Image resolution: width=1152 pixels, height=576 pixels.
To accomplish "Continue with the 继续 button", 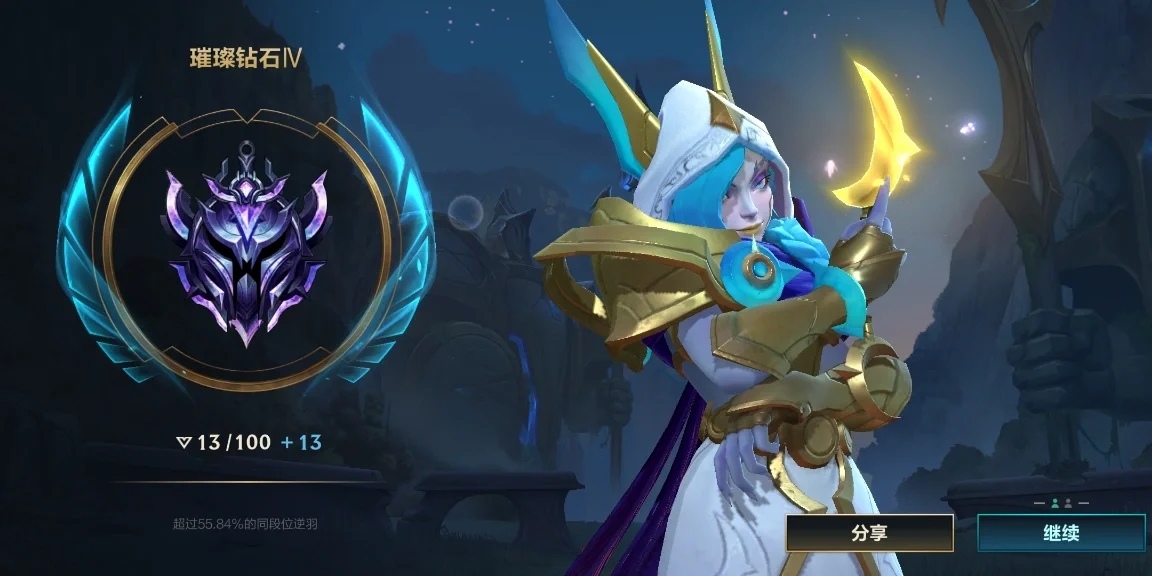I will (x=1060, y=533).
